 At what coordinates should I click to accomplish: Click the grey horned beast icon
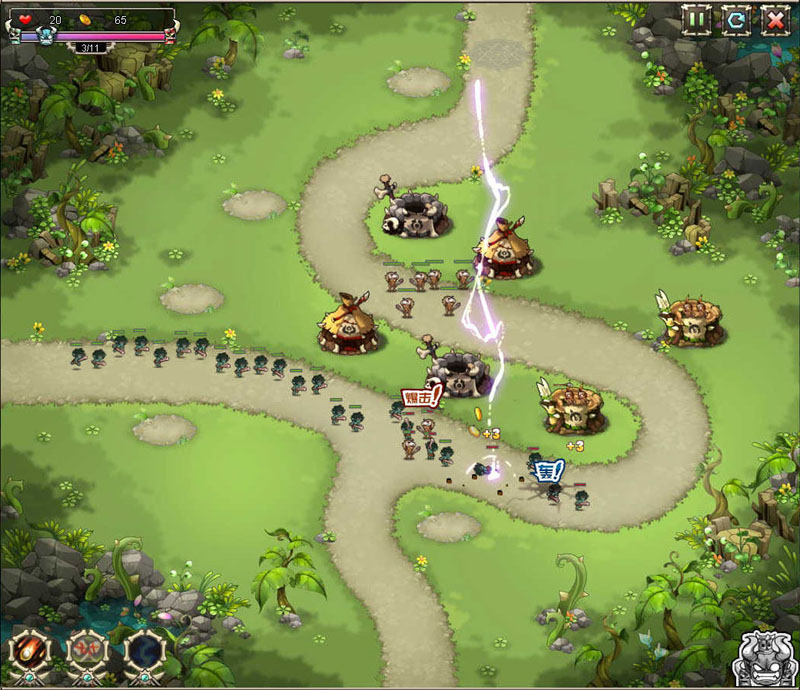pos(764,658)
